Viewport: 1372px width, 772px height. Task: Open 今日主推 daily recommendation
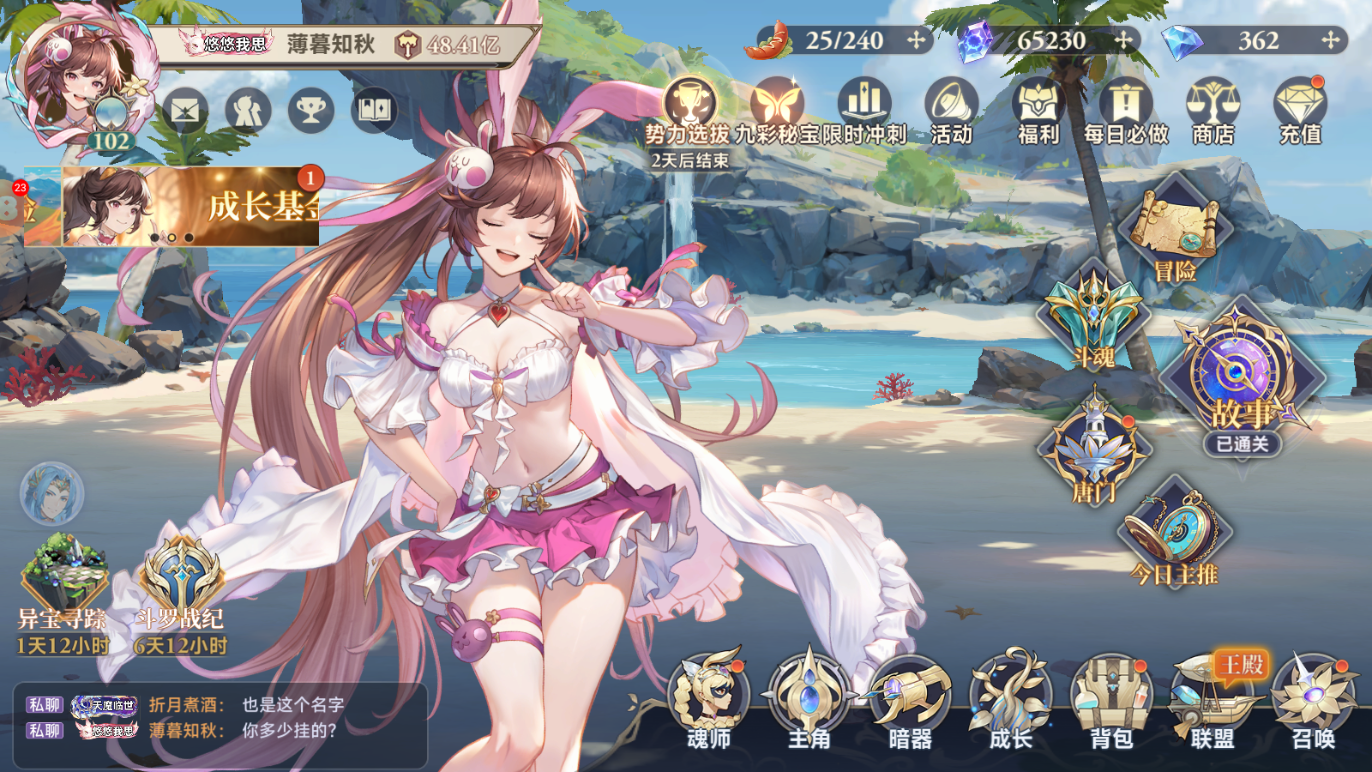coord(1173,535)
